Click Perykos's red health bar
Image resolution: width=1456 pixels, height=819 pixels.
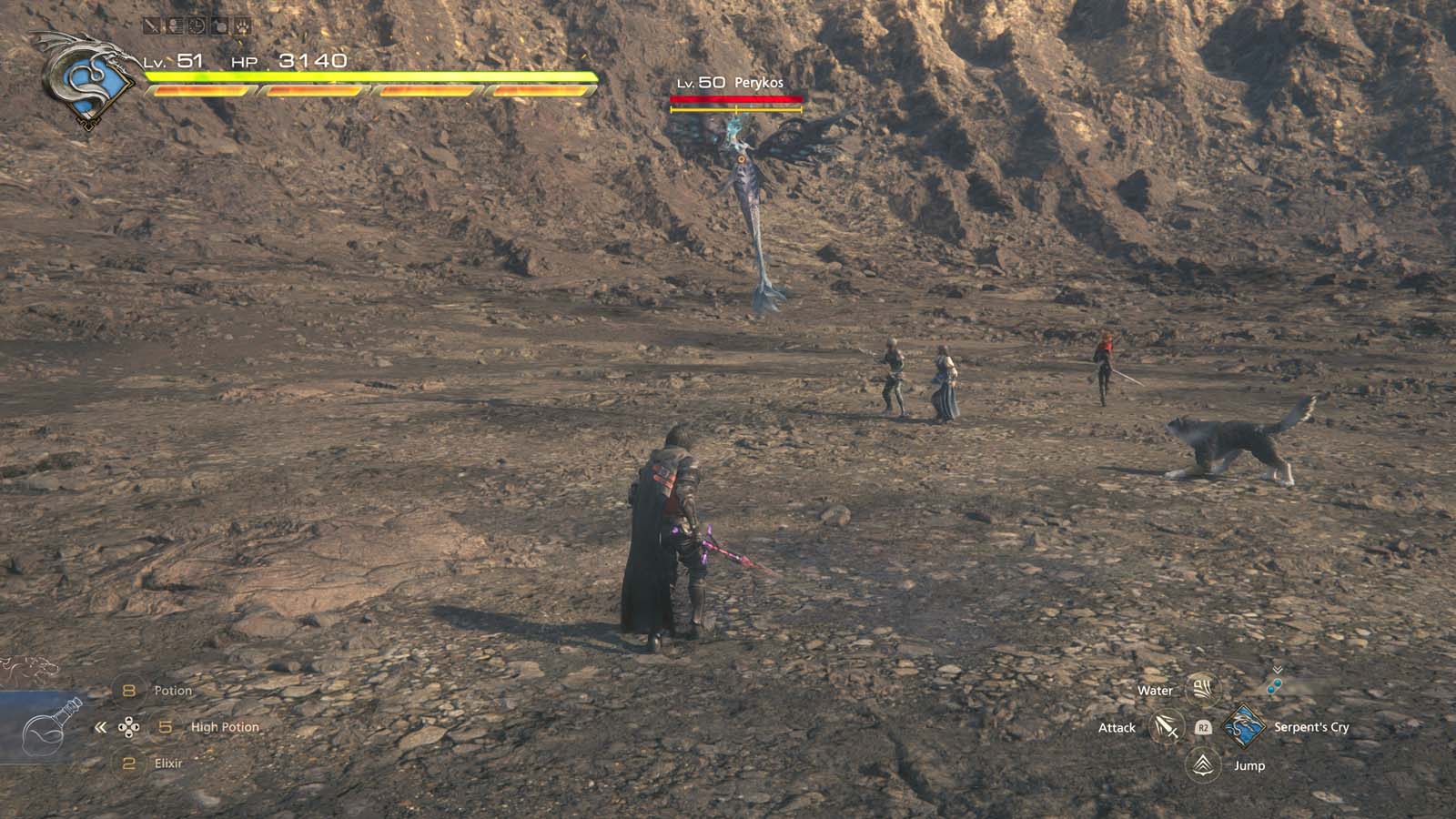coord(737,100)
